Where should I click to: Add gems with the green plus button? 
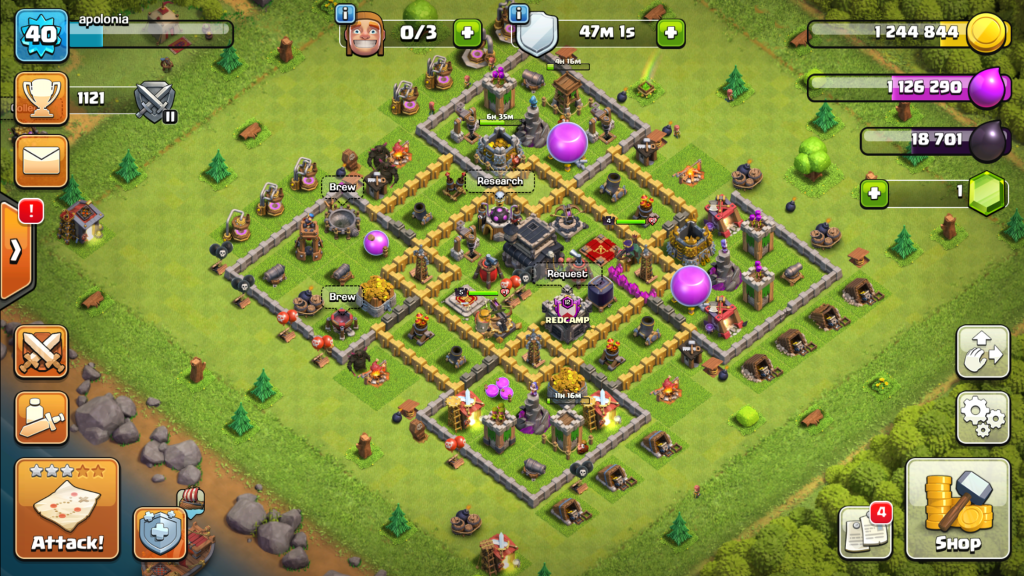[875, 193]
